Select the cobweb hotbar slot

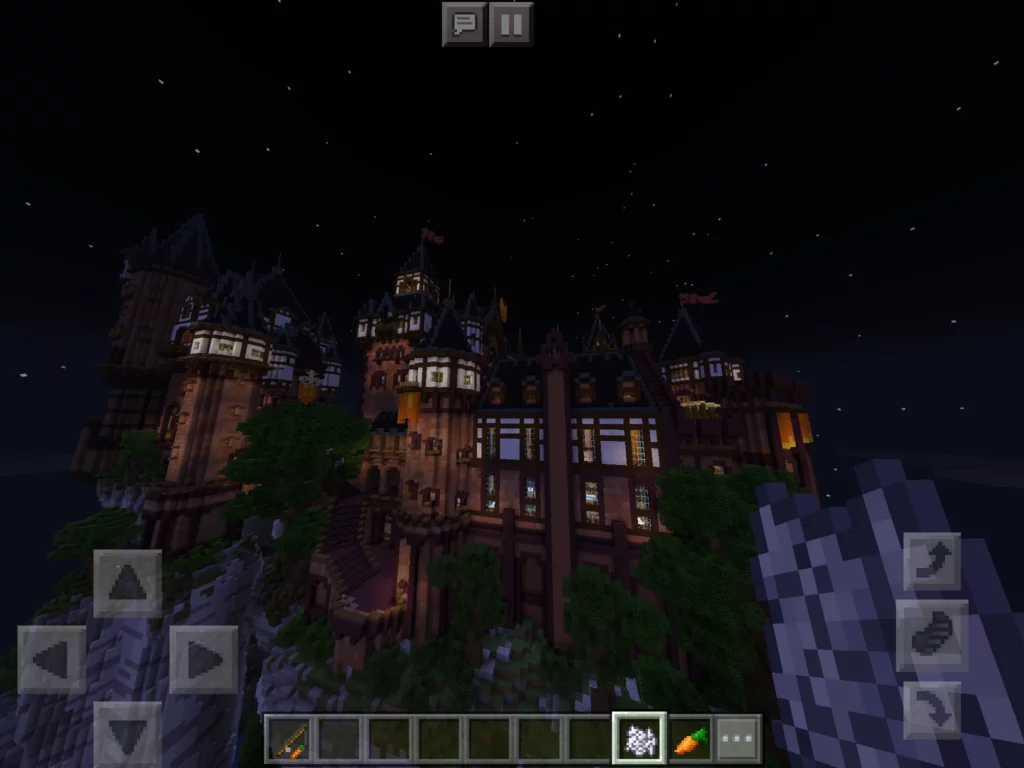[x=638, y=740]
